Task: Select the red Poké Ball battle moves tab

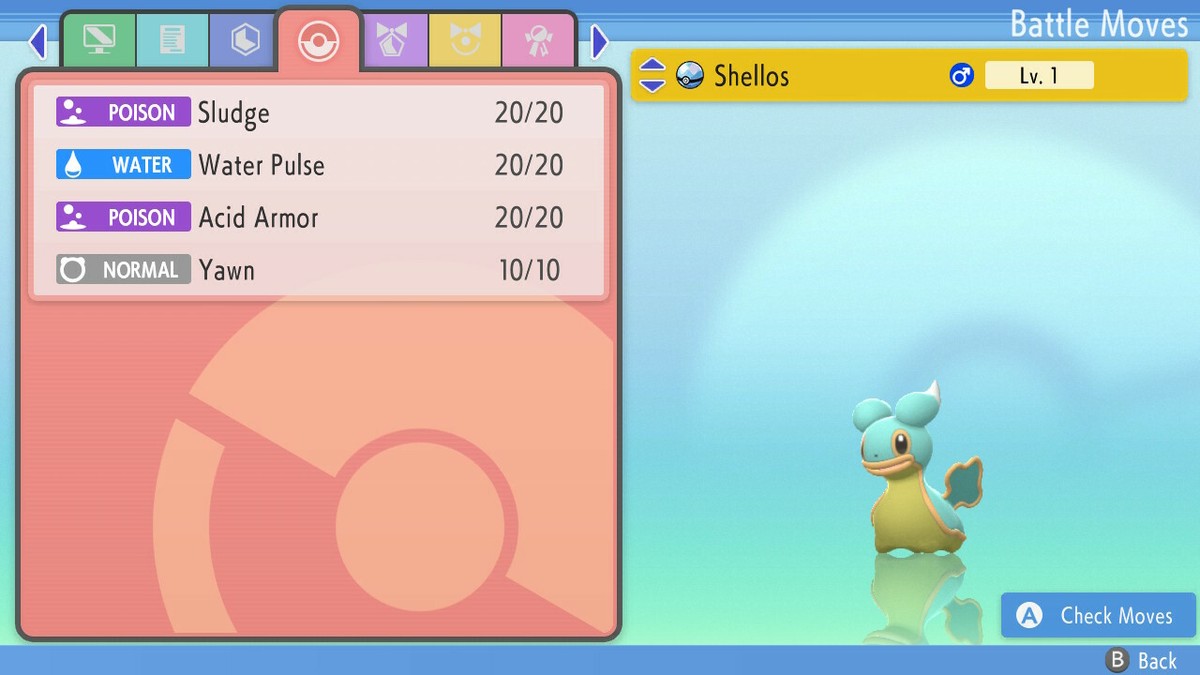Action: [x=319, y=40]
